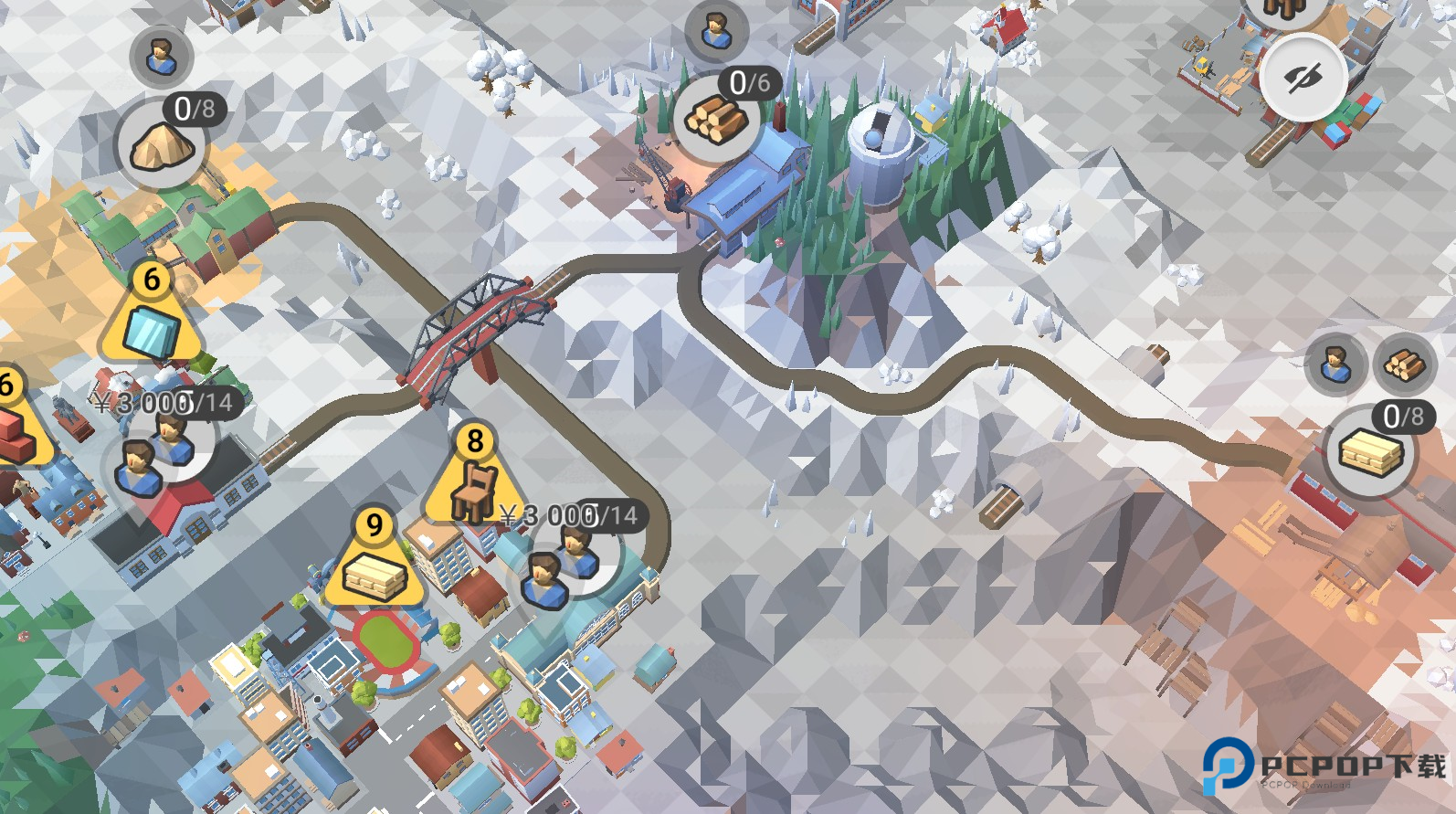Click the glass demand marker showing 6

click(152, 315)
